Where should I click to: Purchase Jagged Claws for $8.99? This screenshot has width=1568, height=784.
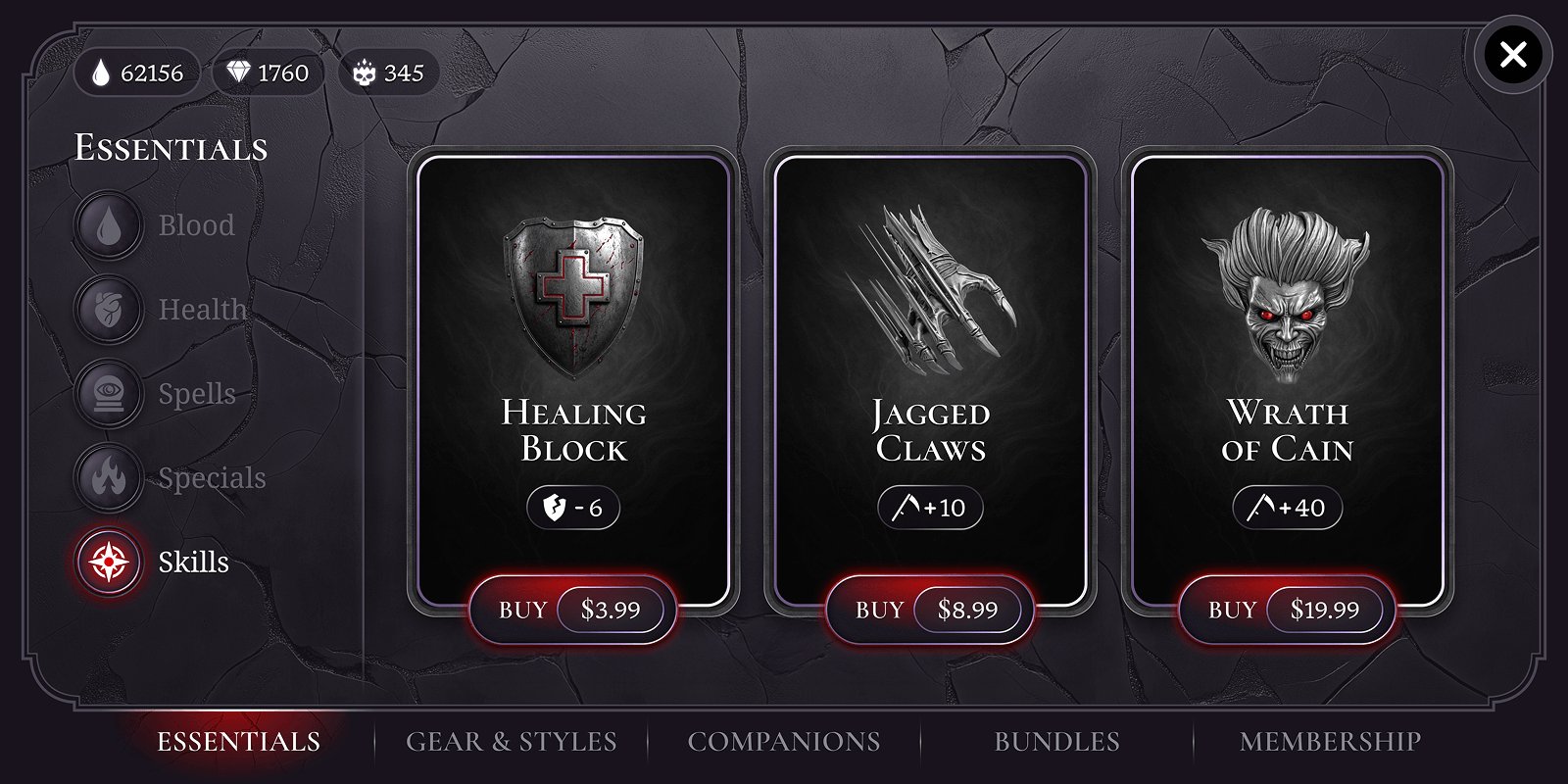point(929,609)
